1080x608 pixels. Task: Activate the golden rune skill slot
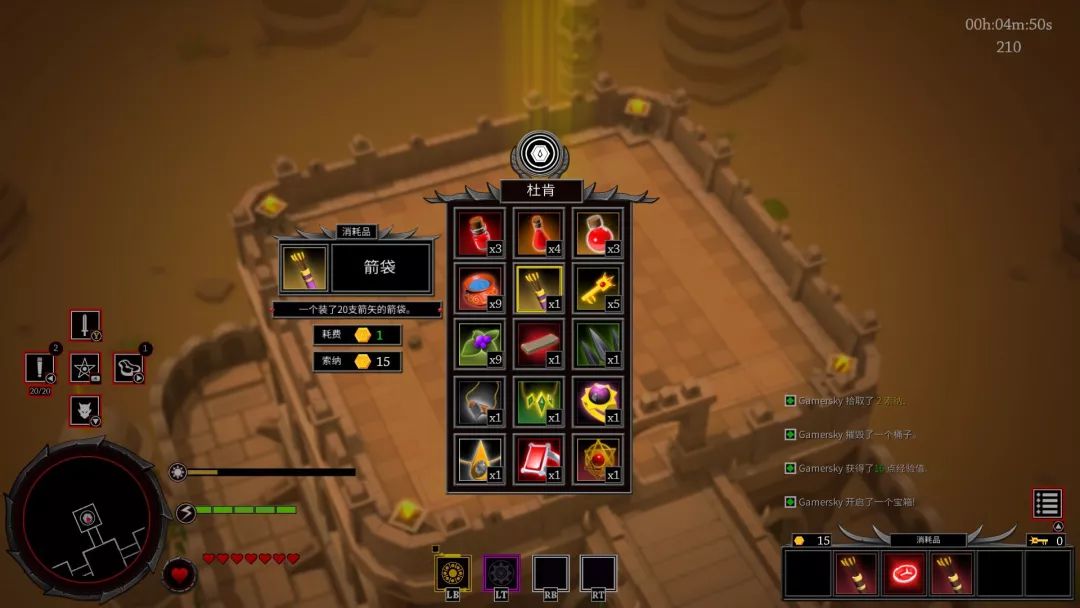point(453,573)
